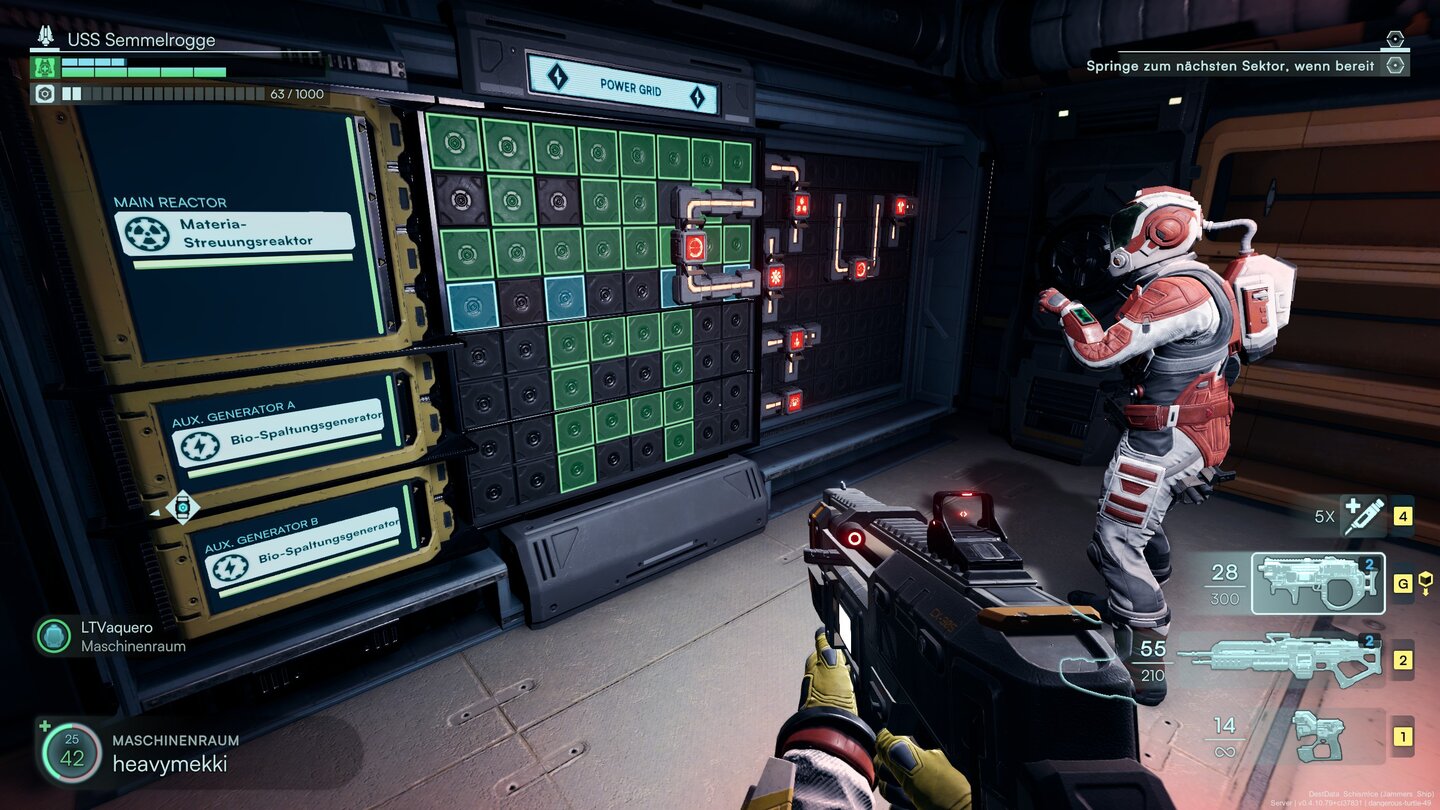The image size is (1440, 810).
Task: Click the heavymekki player health badge
Action: [x=71, y=752]
